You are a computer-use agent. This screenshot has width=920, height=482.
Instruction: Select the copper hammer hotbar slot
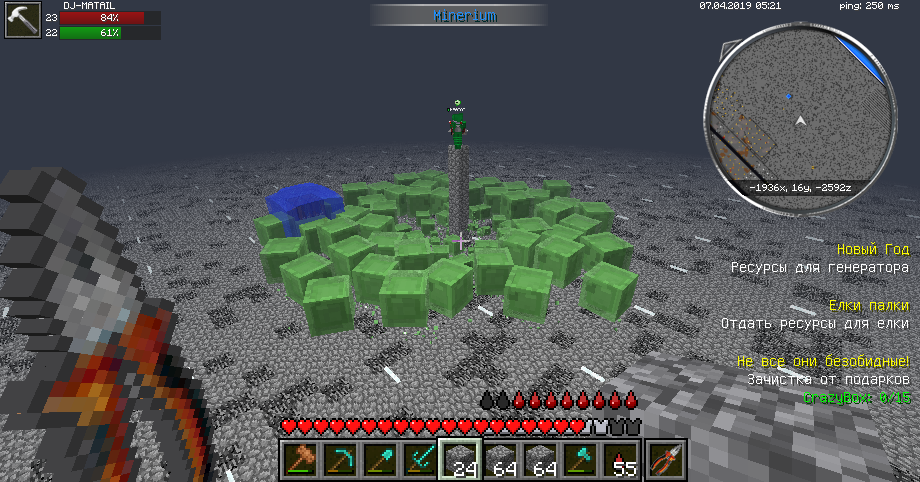(298, 459)
